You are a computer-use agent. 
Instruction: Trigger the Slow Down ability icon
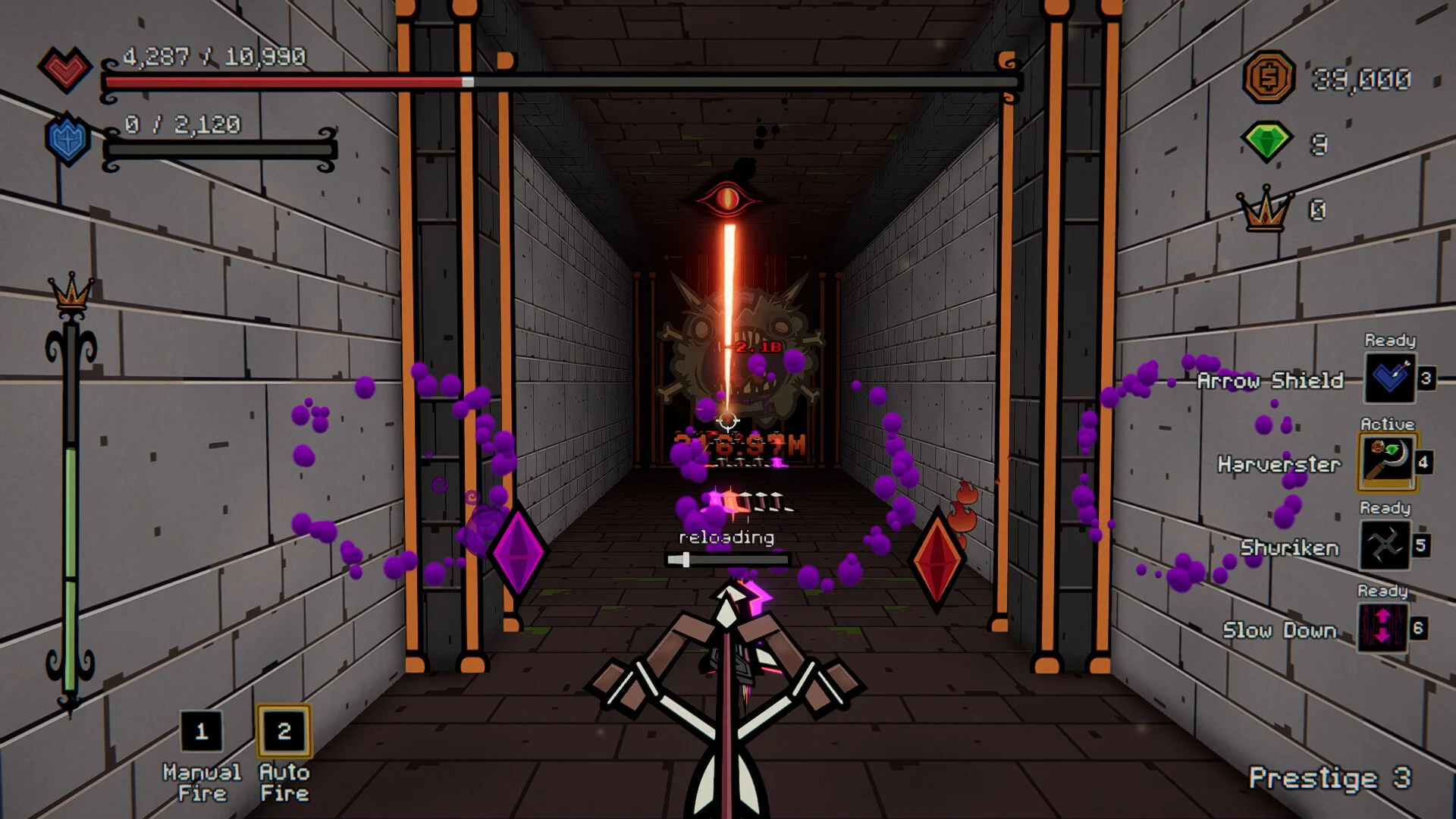[x=1382, y=628]
